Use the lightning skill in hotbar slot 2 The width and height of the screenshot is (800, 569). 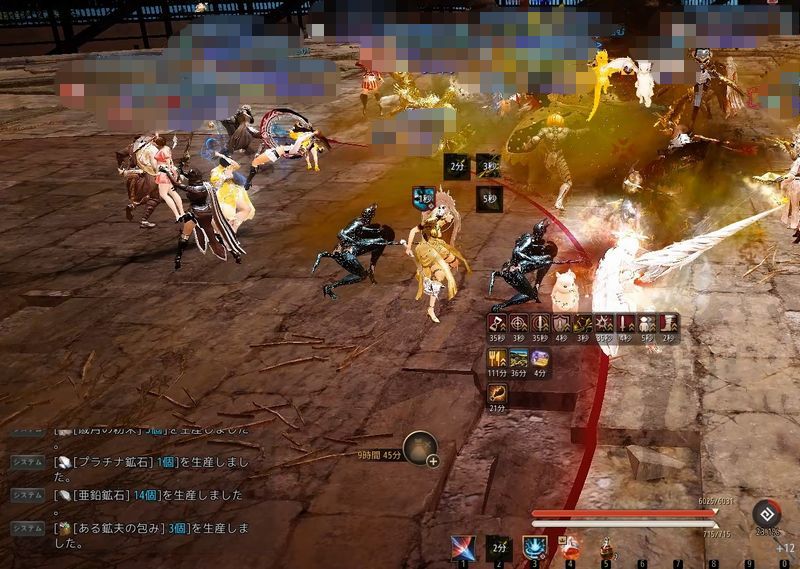(498, 547)
